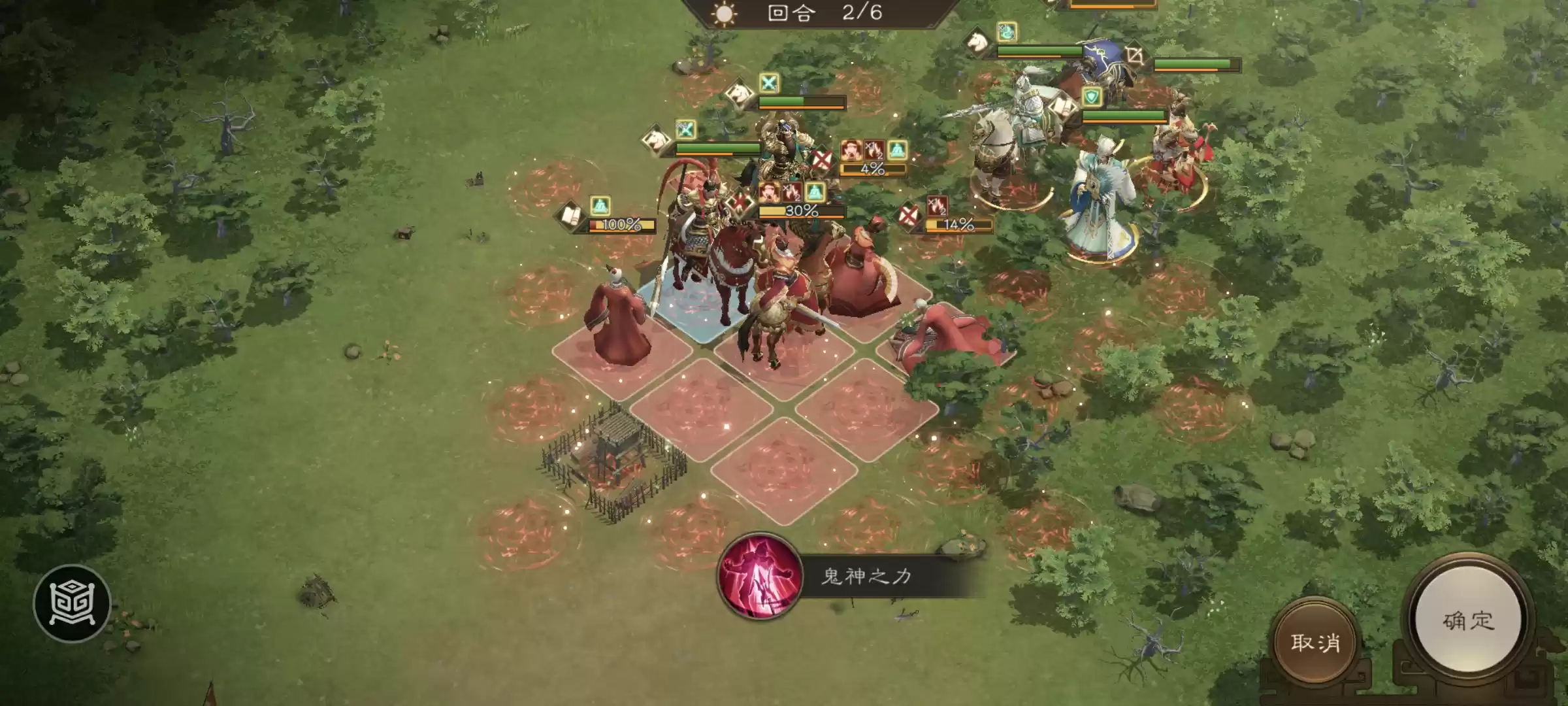The width and height of the screenshot is (1568, 706).
Task: Click the 100% charge gauge bar
Action: tap(621, 224)
